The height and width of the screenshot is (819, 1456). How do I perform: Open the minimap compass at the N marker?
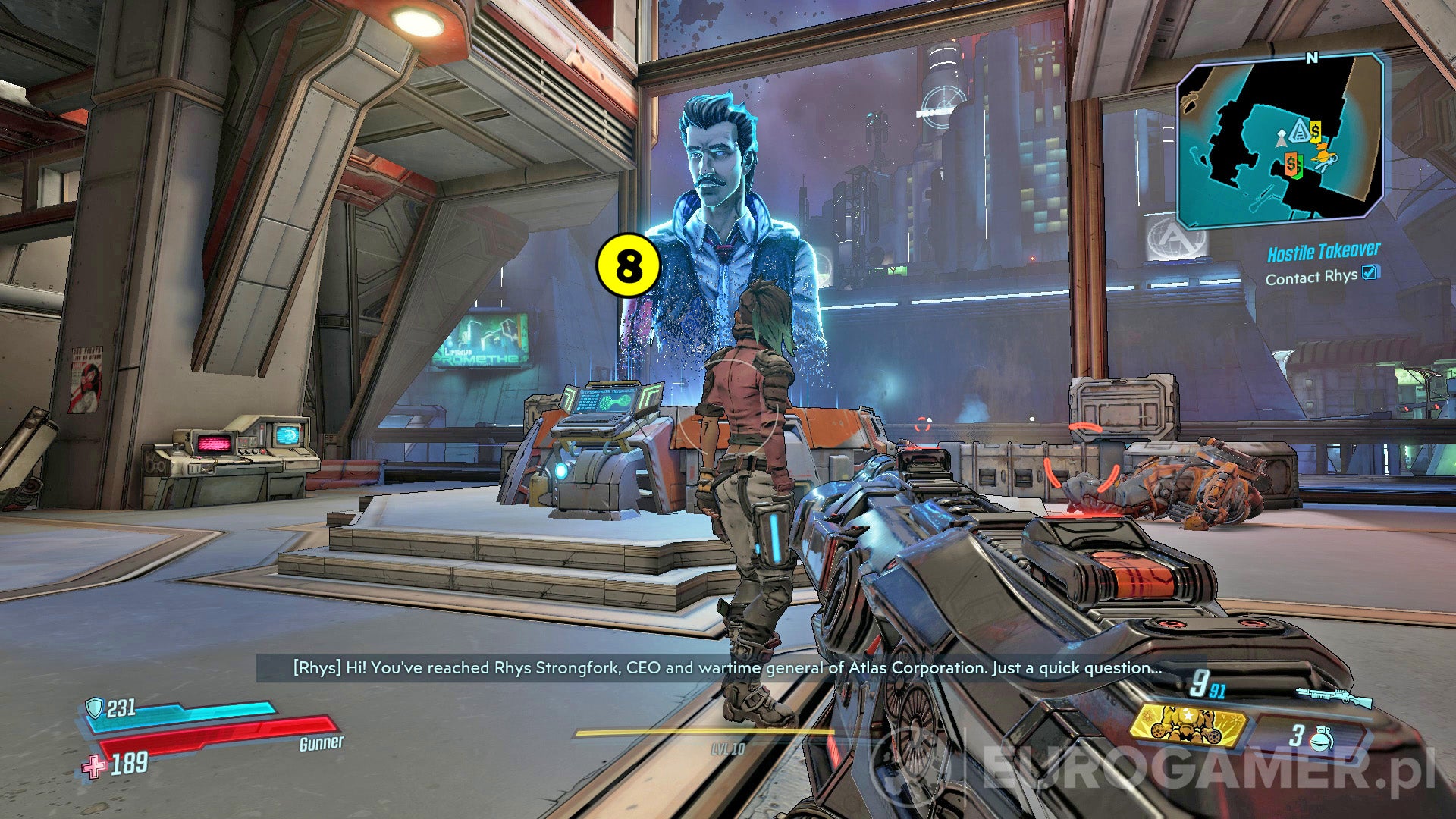(x=1310, y=58)
